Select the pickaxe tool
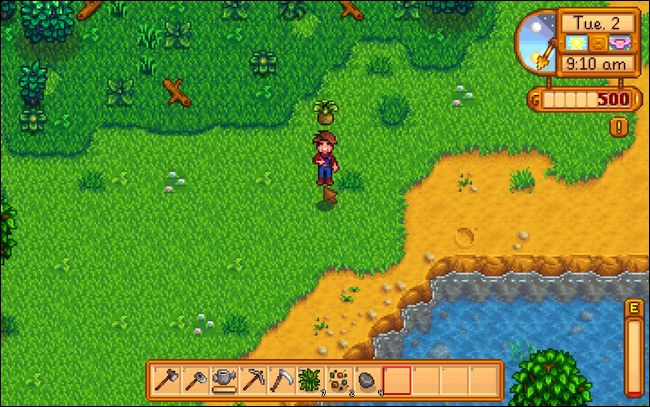650x407 pixels. [251, 380]
